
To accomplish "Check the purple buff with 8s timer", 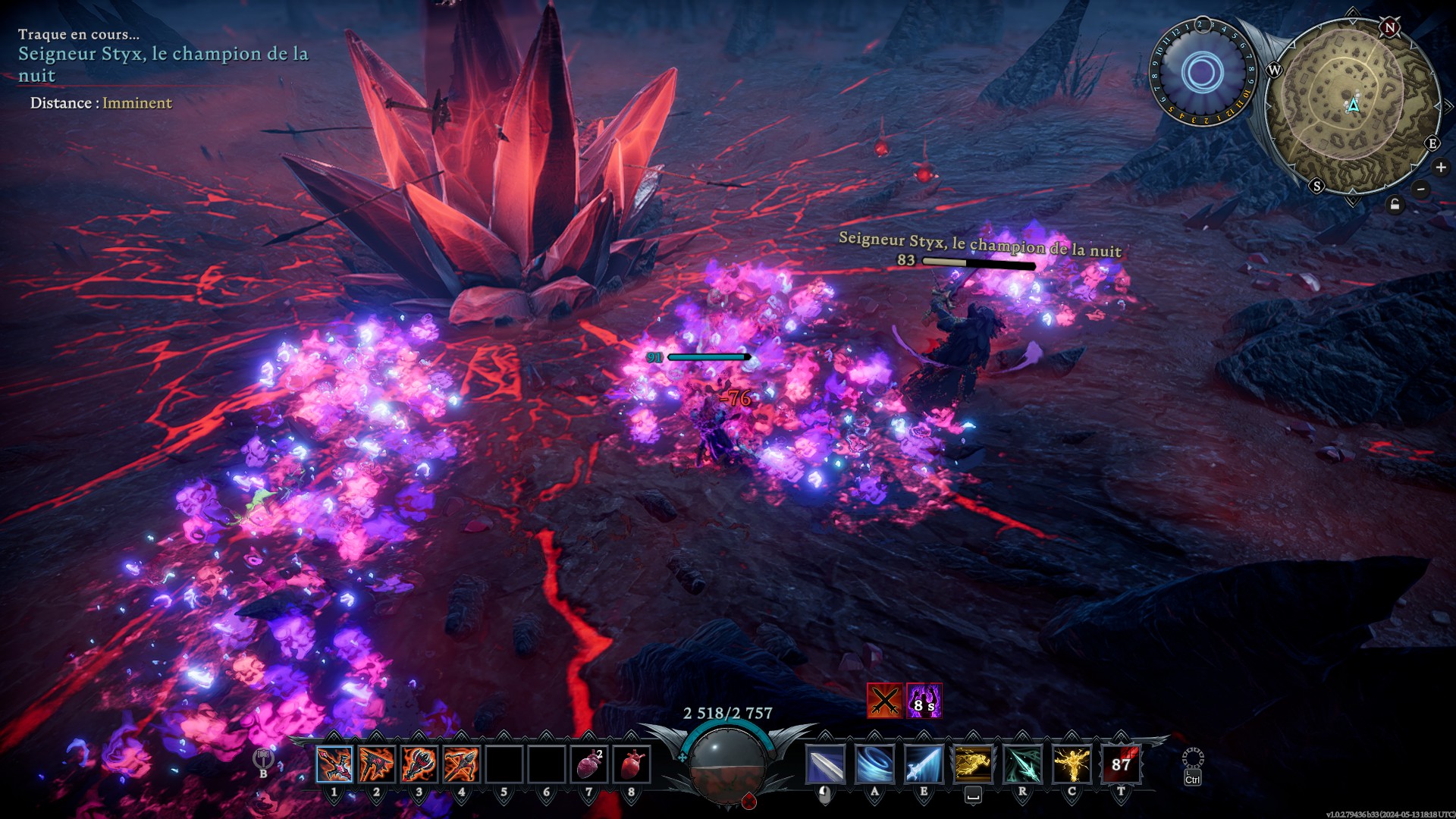I will (x=924, y=701).
